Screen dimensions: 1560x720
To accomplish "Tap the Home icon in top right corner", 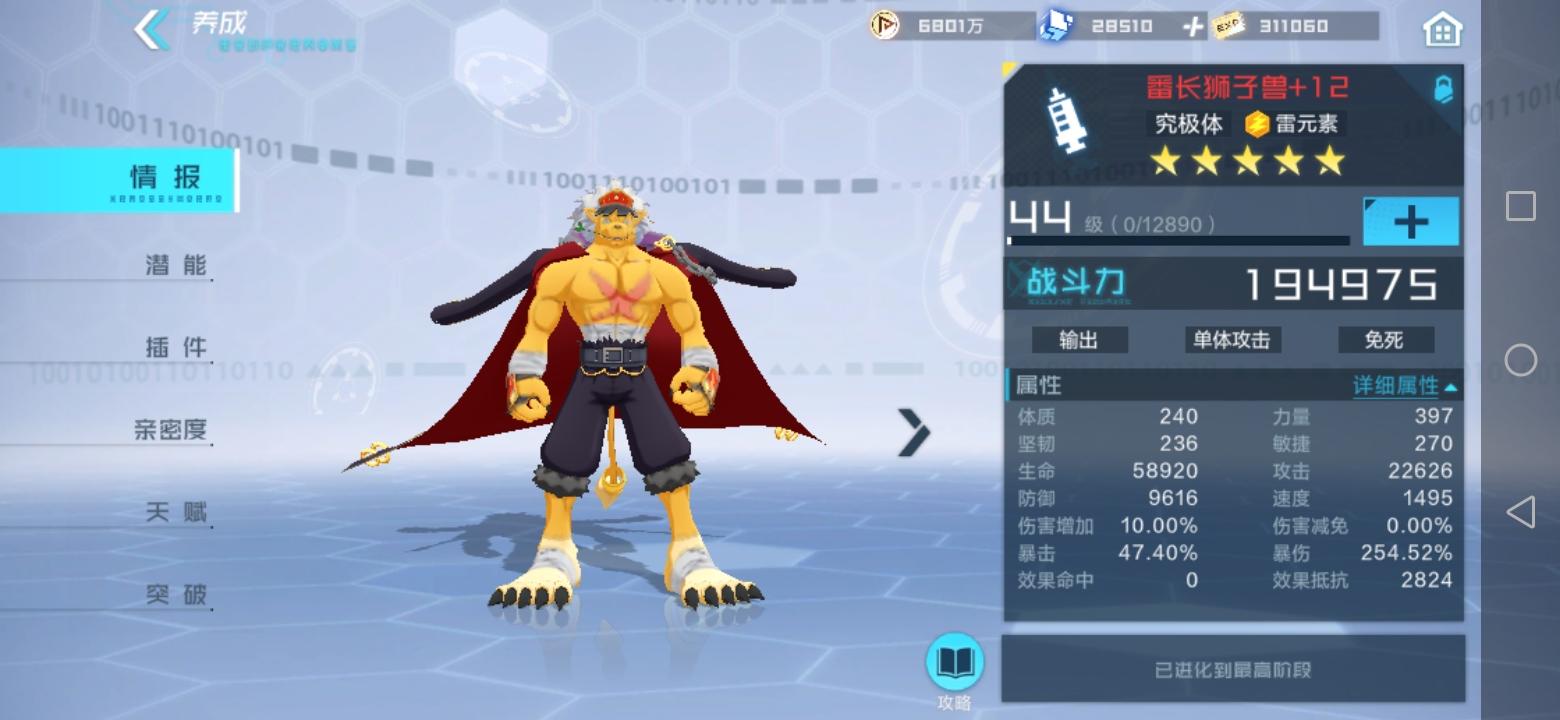I will coord(1442,27).
